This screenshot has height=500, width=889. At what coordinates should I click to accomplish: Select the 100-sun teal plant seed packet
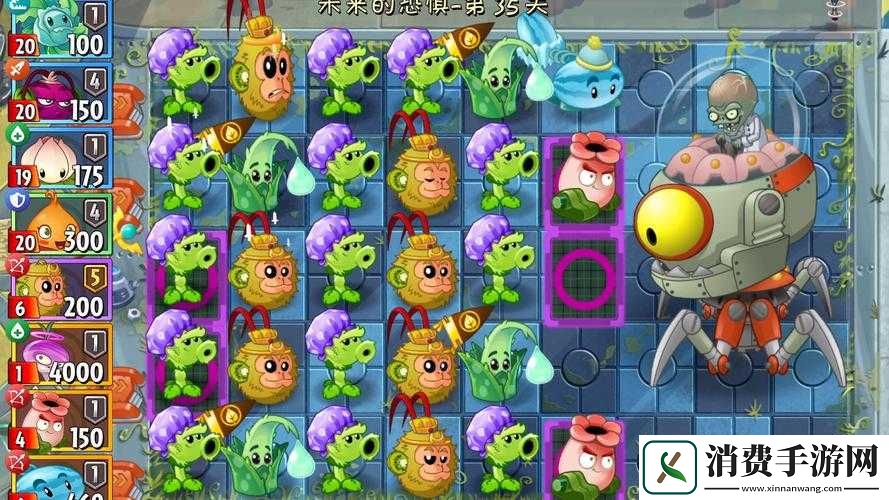[58, 28]
